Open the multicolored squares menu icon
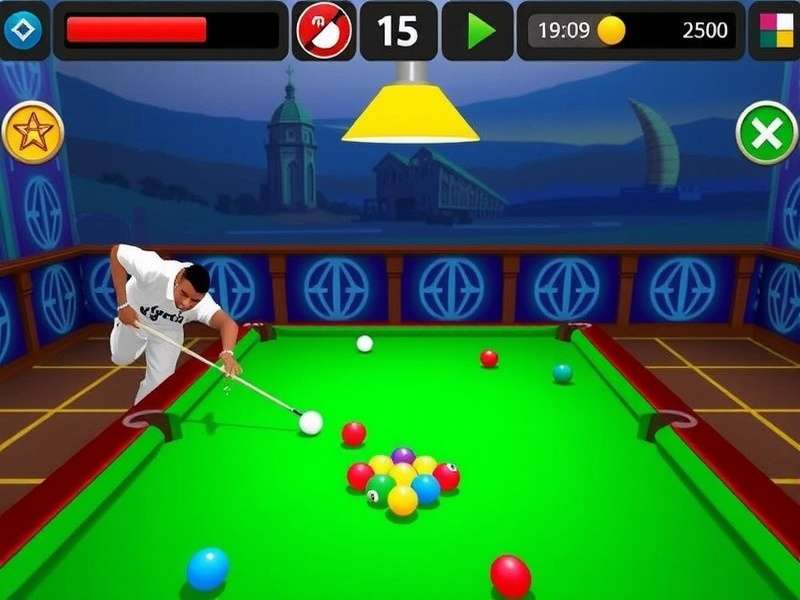 point(775,30)
